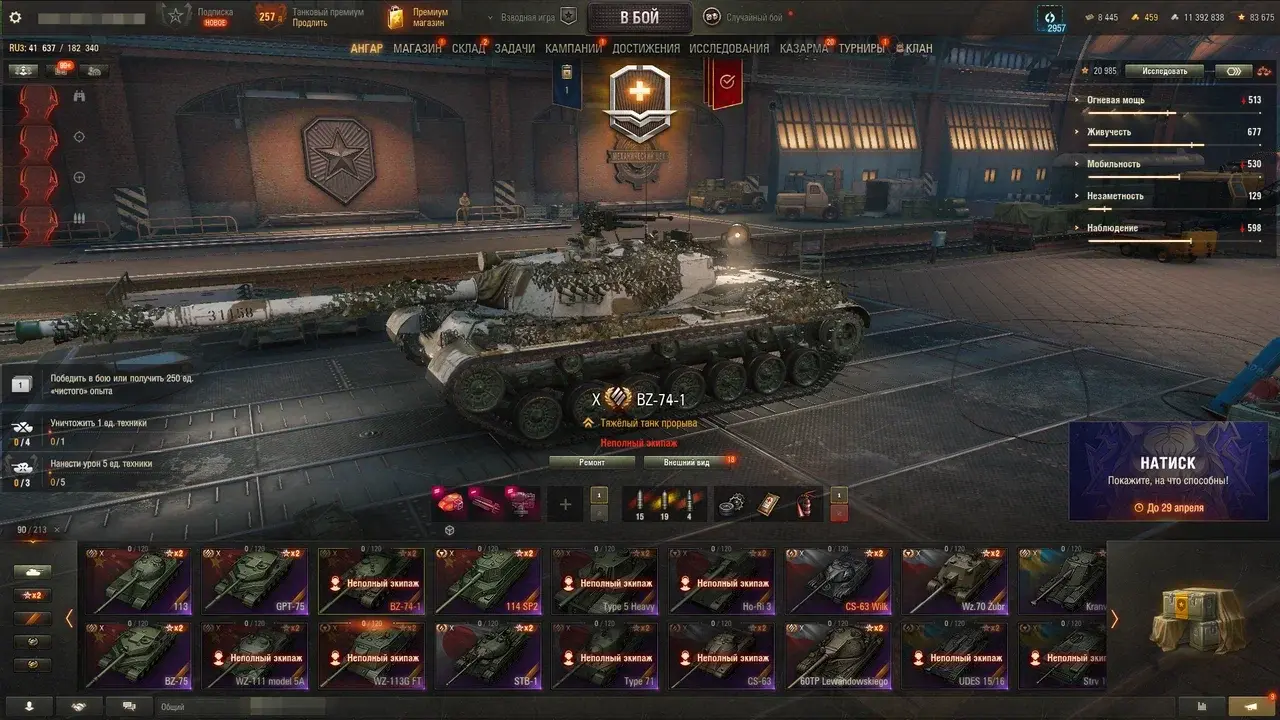Switch to the ИССЛЕДОВАНИЯ tab

click(729, 48)
